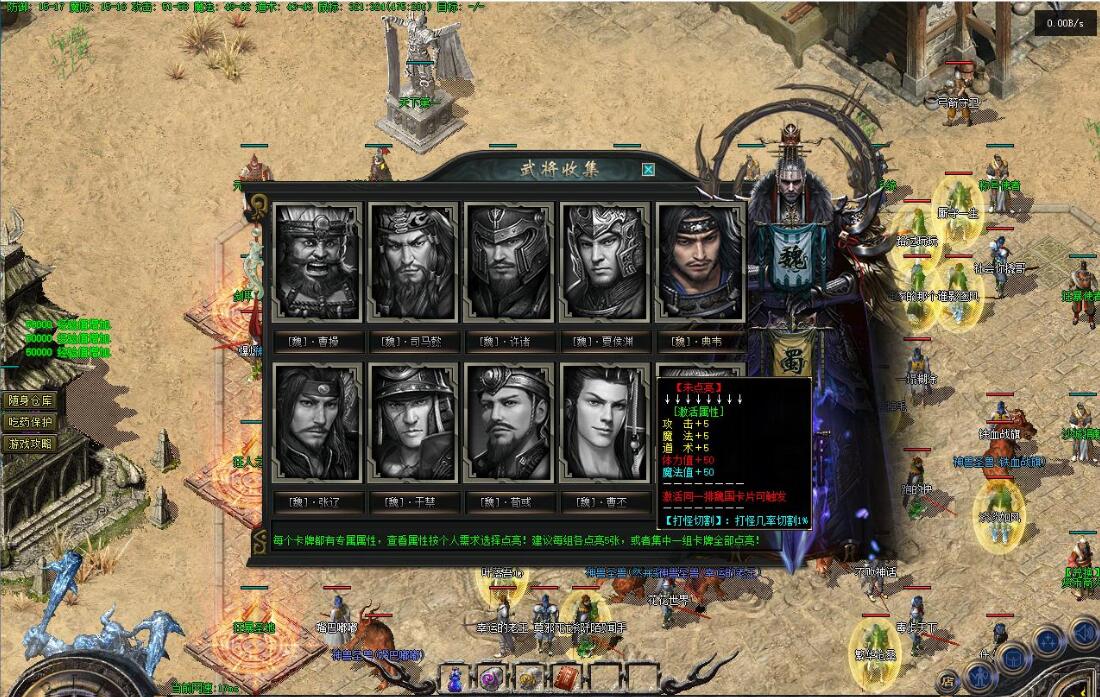Screen dimensions: 1100x697
Task: Select the 曹丕 general card
Action: coord(605,421)
